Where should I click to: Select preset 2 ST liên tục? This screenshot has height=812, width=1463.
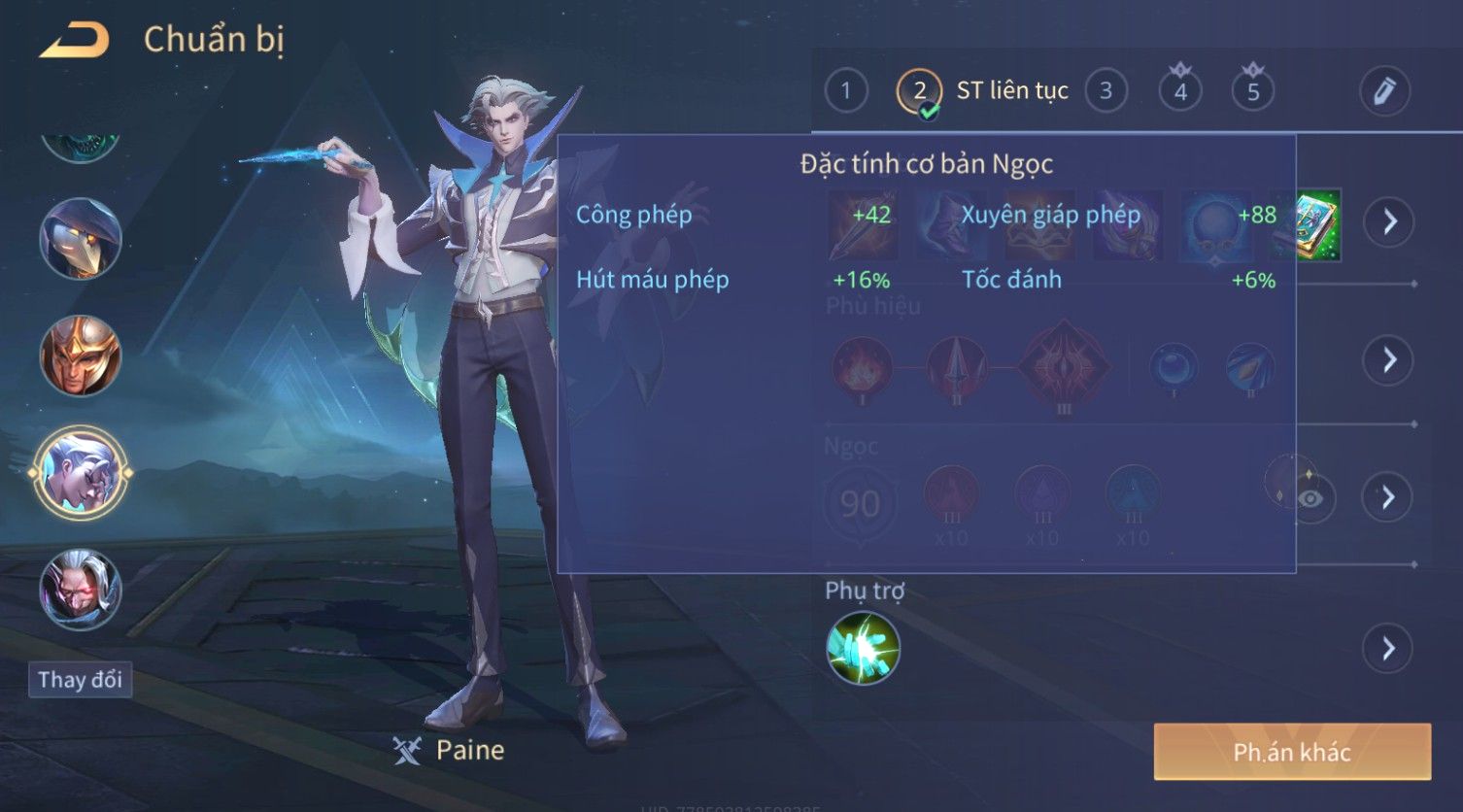(x=919, y=91)
